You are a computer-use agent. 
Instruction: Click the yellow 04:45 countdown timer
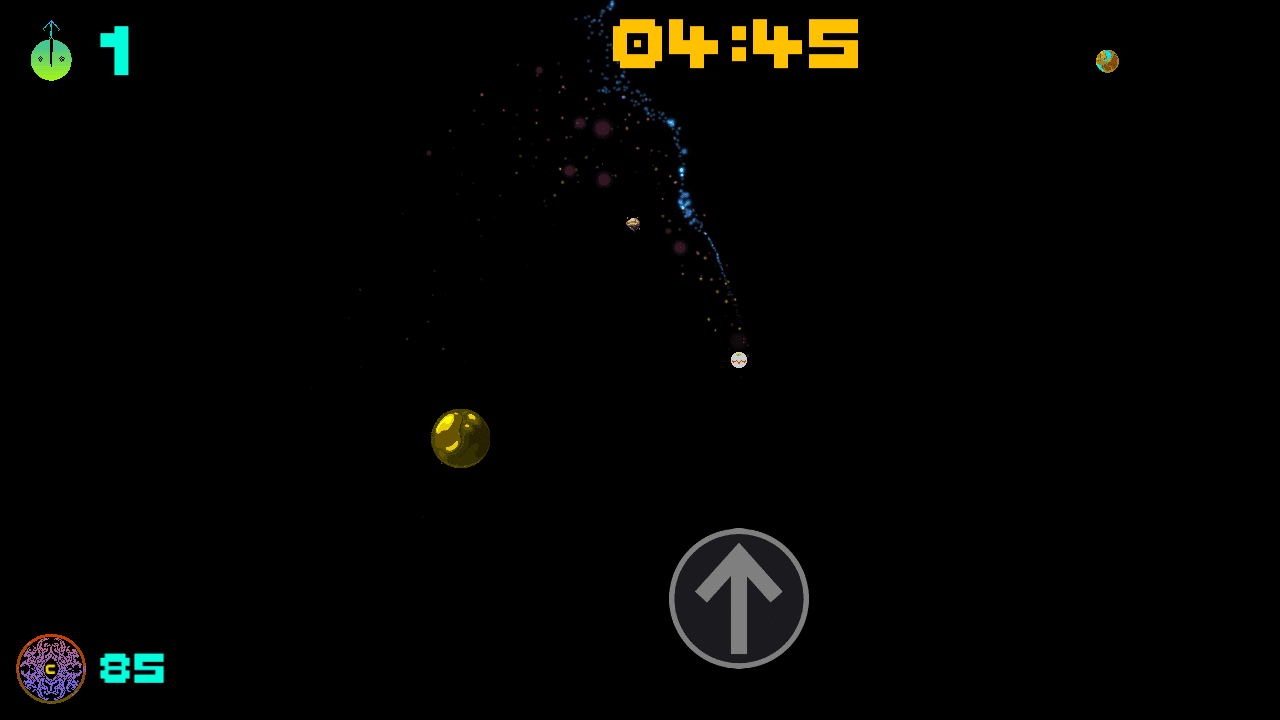[x=738, y=44]
